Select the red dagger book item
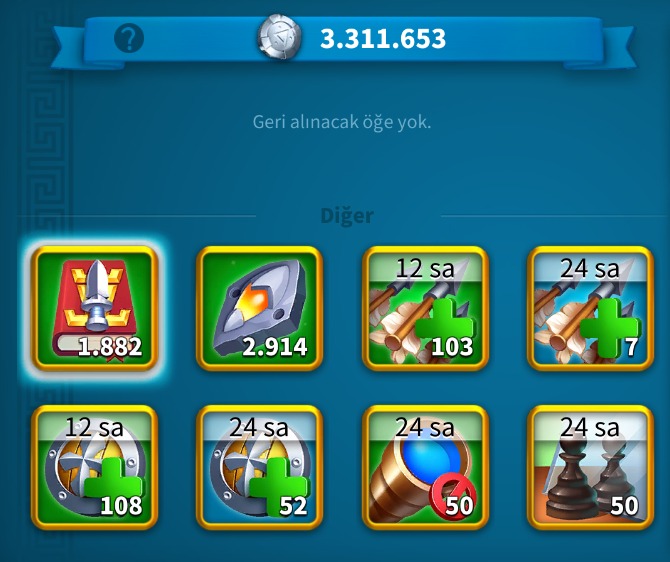Viewport: 670px width, 562px height. pyautogui.click(x=95, y=309)
